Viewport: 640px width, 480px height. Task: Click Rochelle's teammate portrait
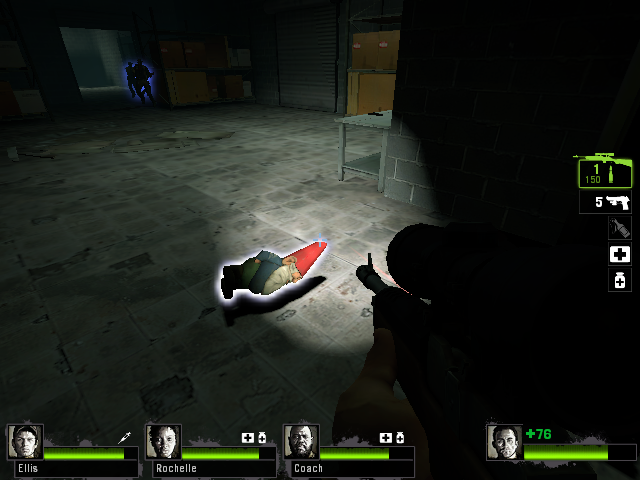point(163,442)
